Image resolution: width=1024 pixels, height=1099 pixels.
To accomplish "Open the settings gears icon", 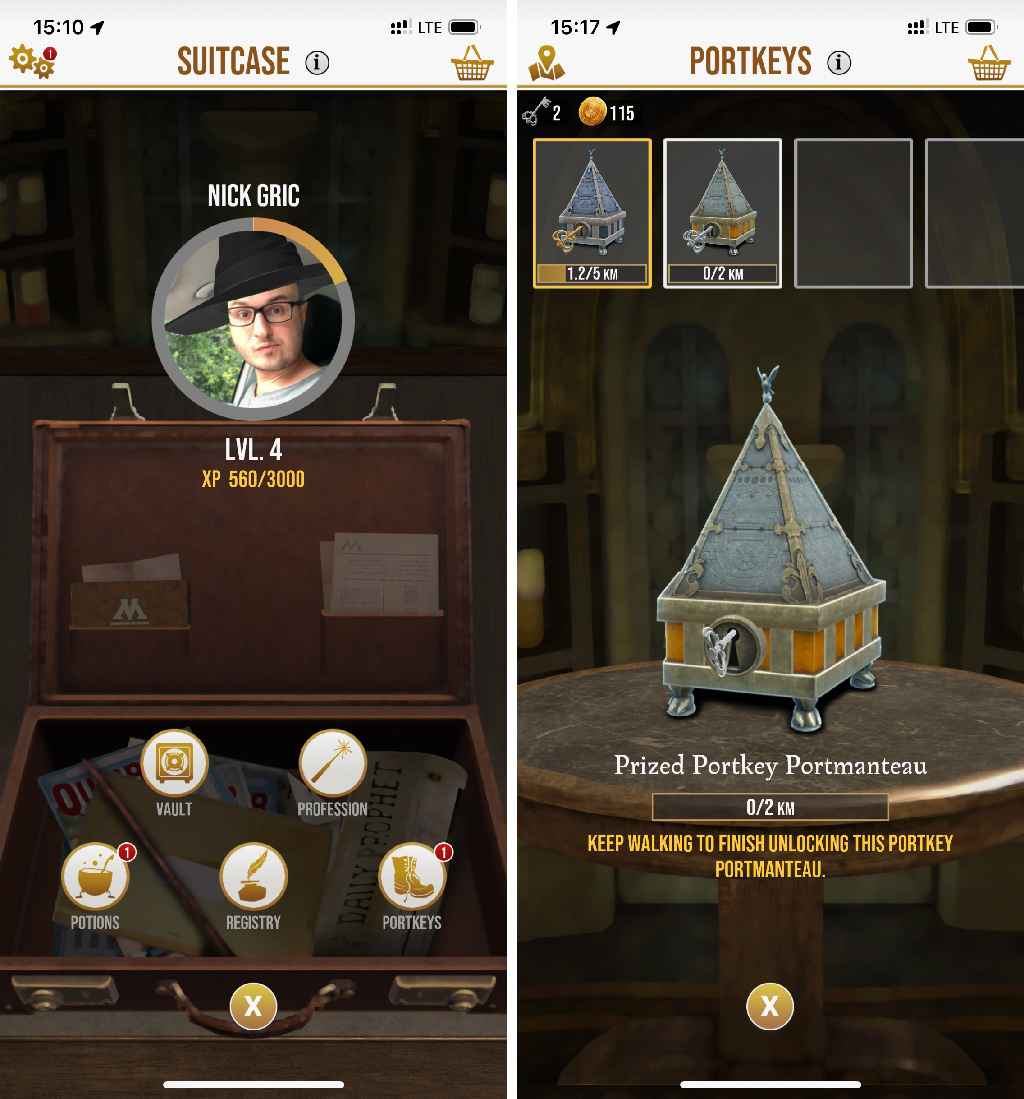I will (x=32, y=62).
